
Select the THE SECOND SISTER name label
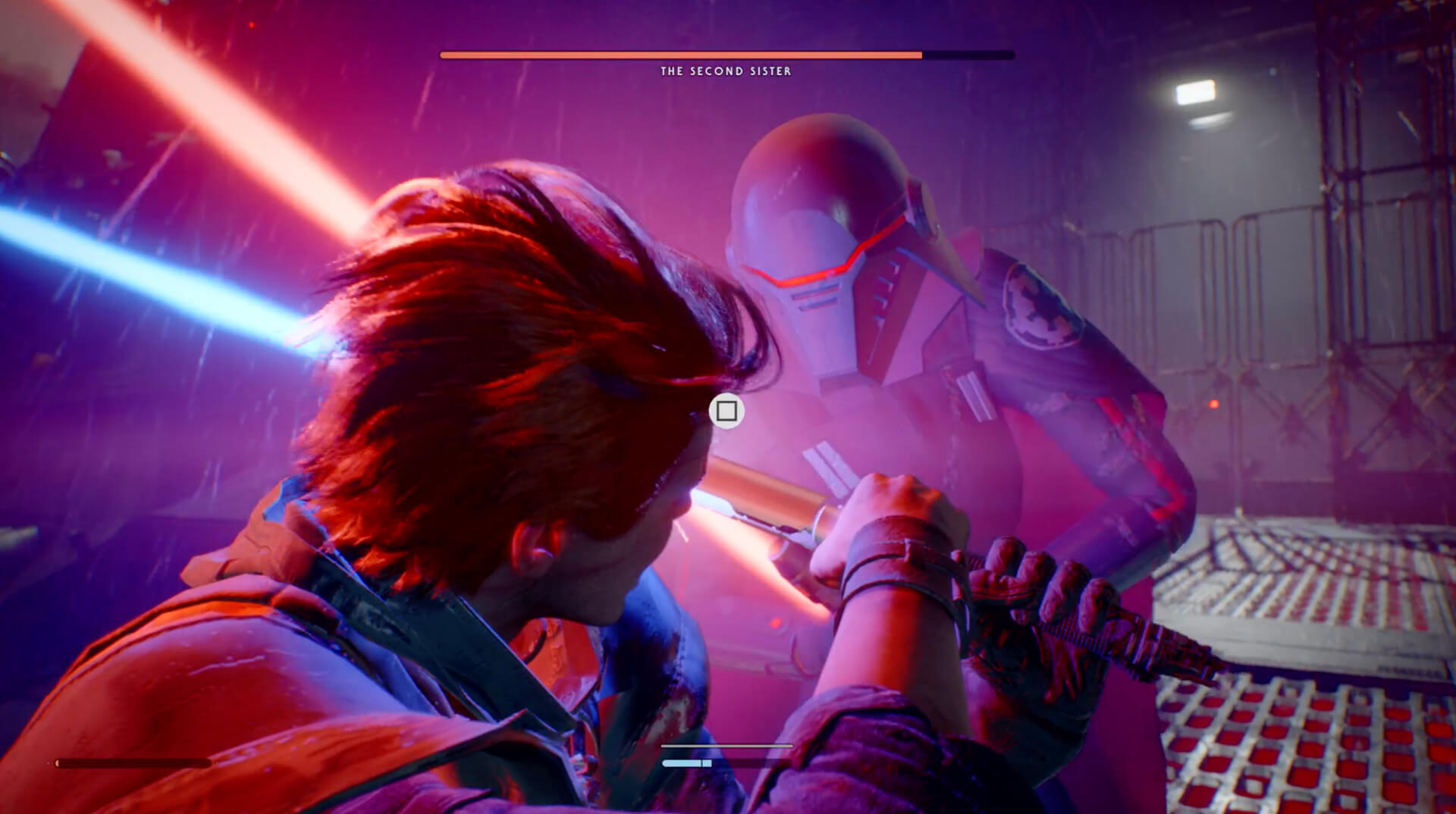pos(726,72)
